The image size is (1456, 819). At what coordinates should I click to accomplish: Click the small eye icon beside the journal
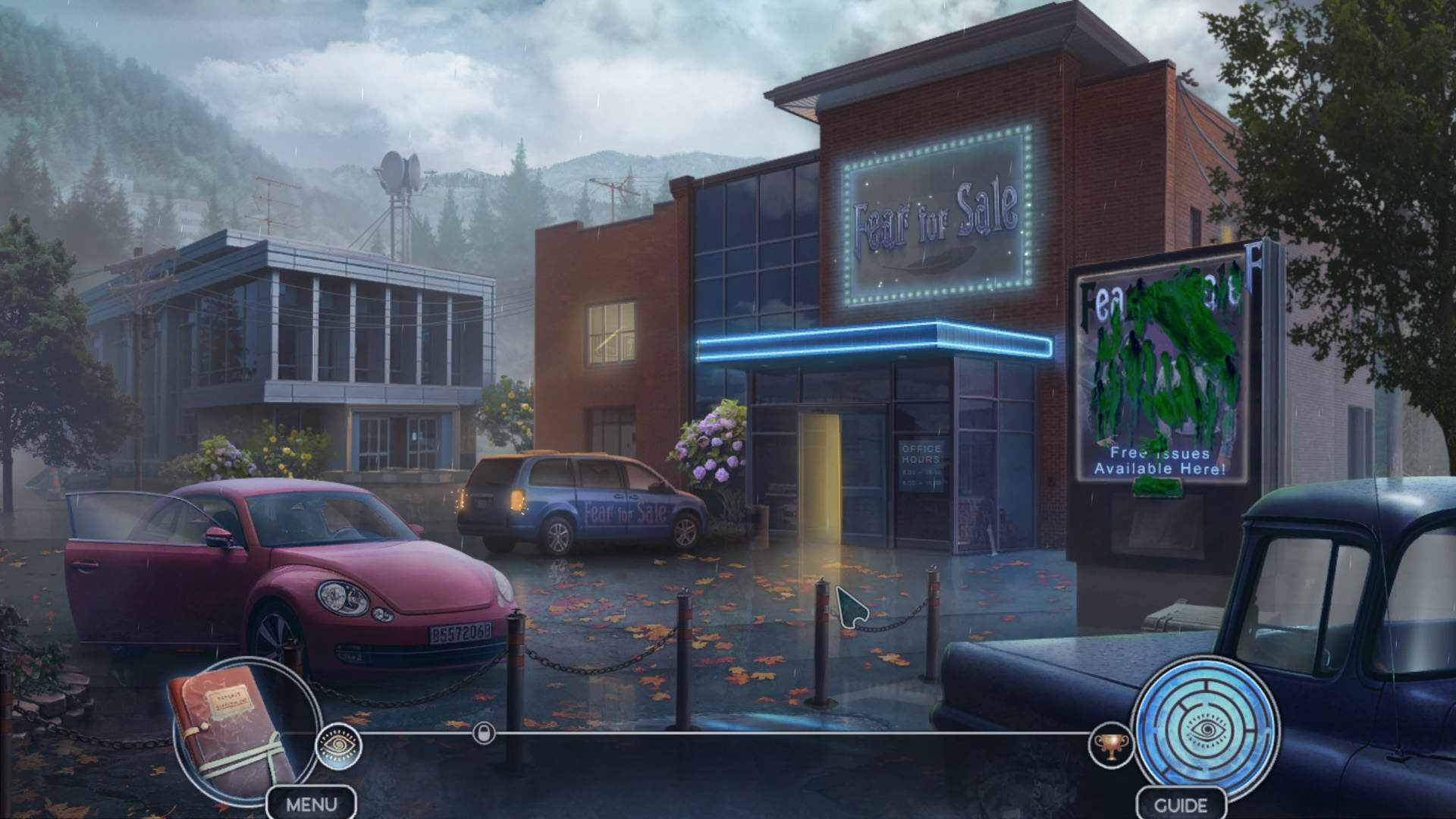[338, 746]
